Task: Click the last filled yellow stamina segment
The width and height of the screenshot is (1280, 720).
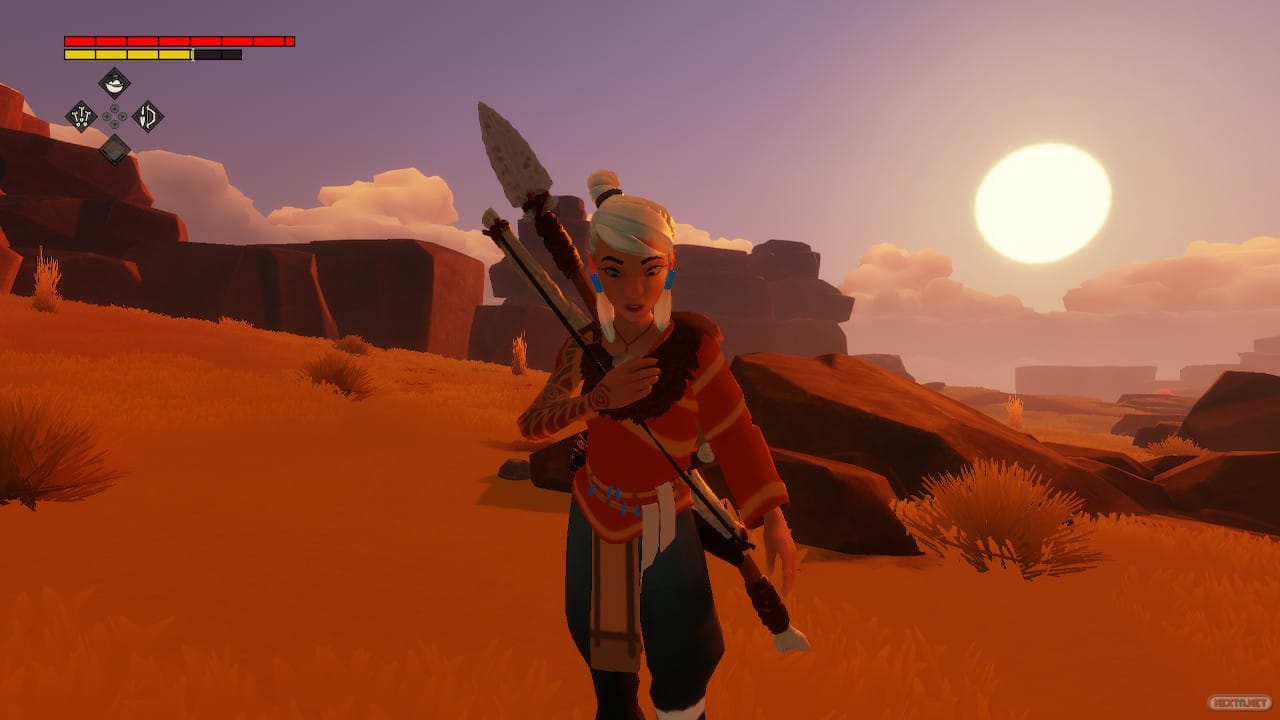Action: (175, 54)
